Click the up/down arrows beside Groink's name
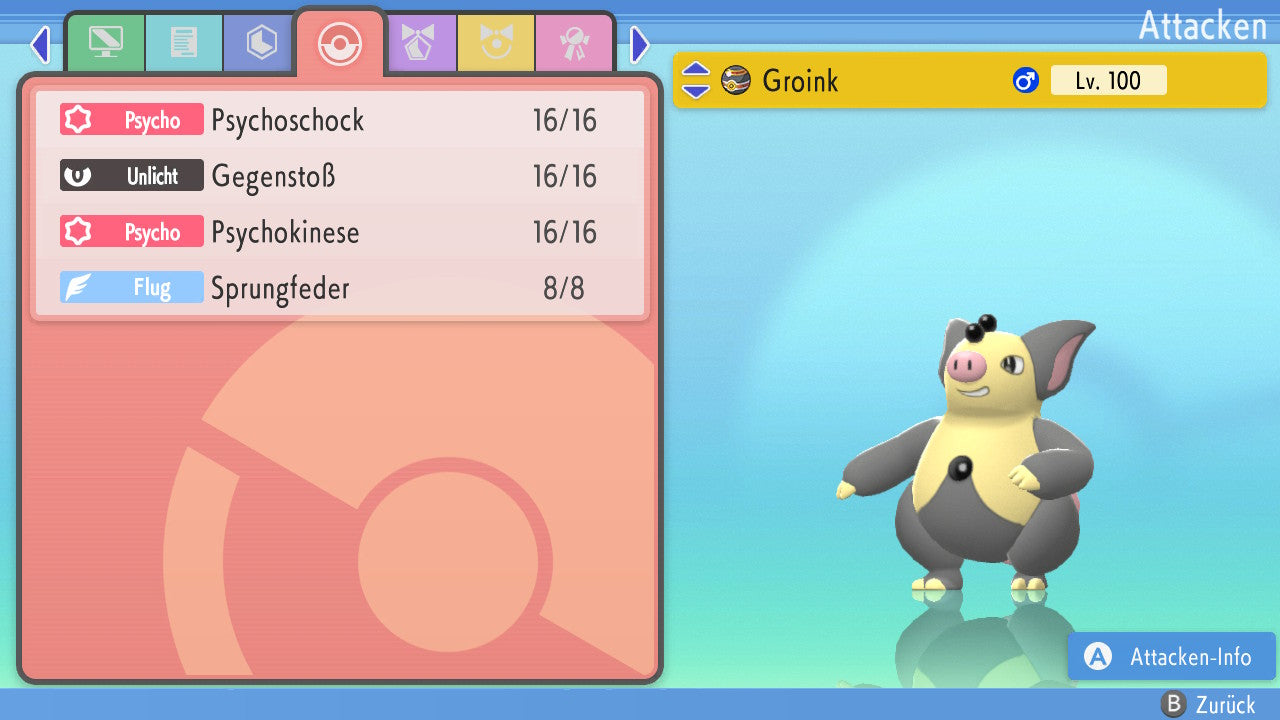 pyautogui.click(x=696, y=80)
